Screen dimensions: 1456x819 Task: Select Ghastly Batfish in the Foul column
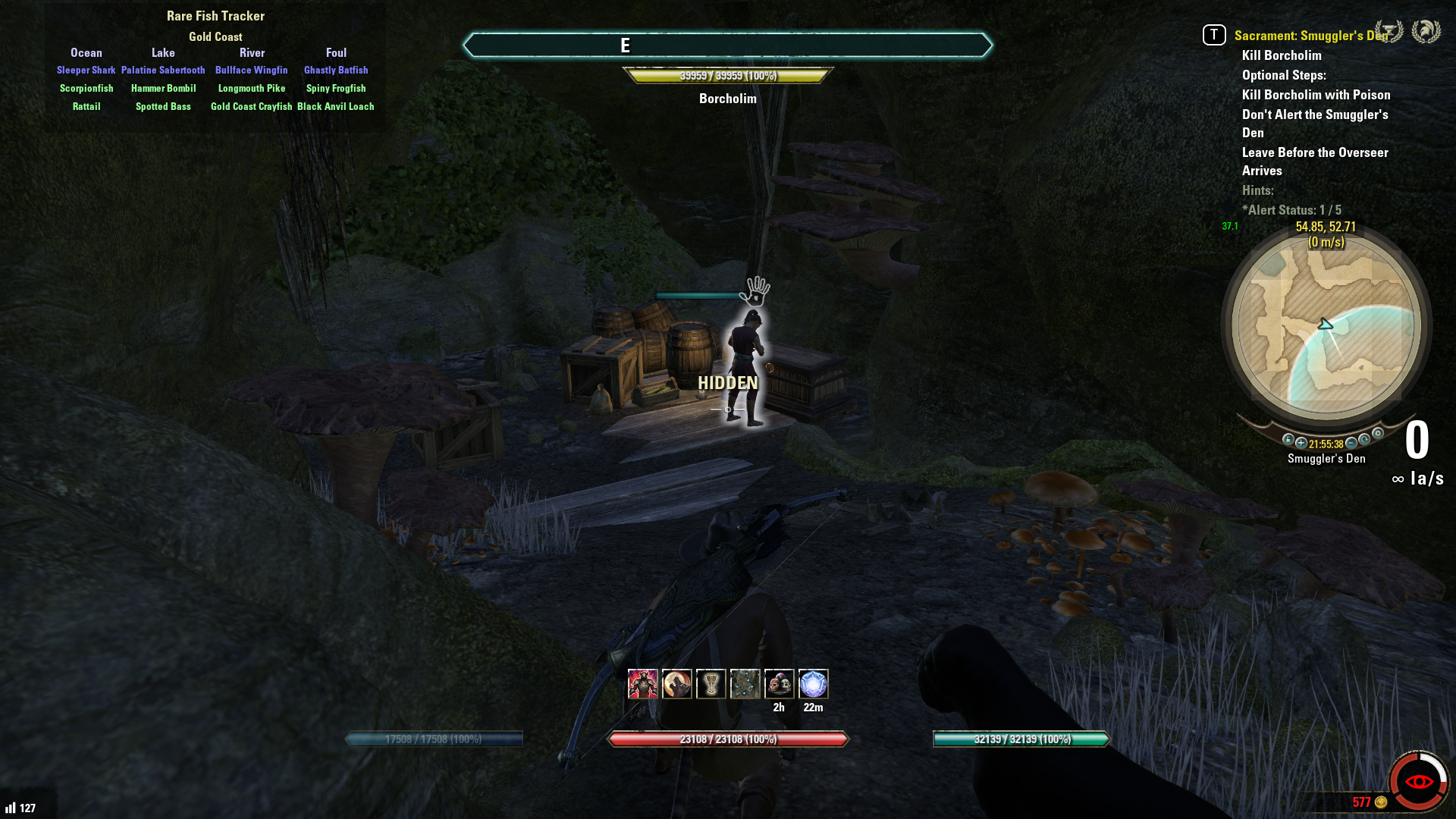coord(336,71)
